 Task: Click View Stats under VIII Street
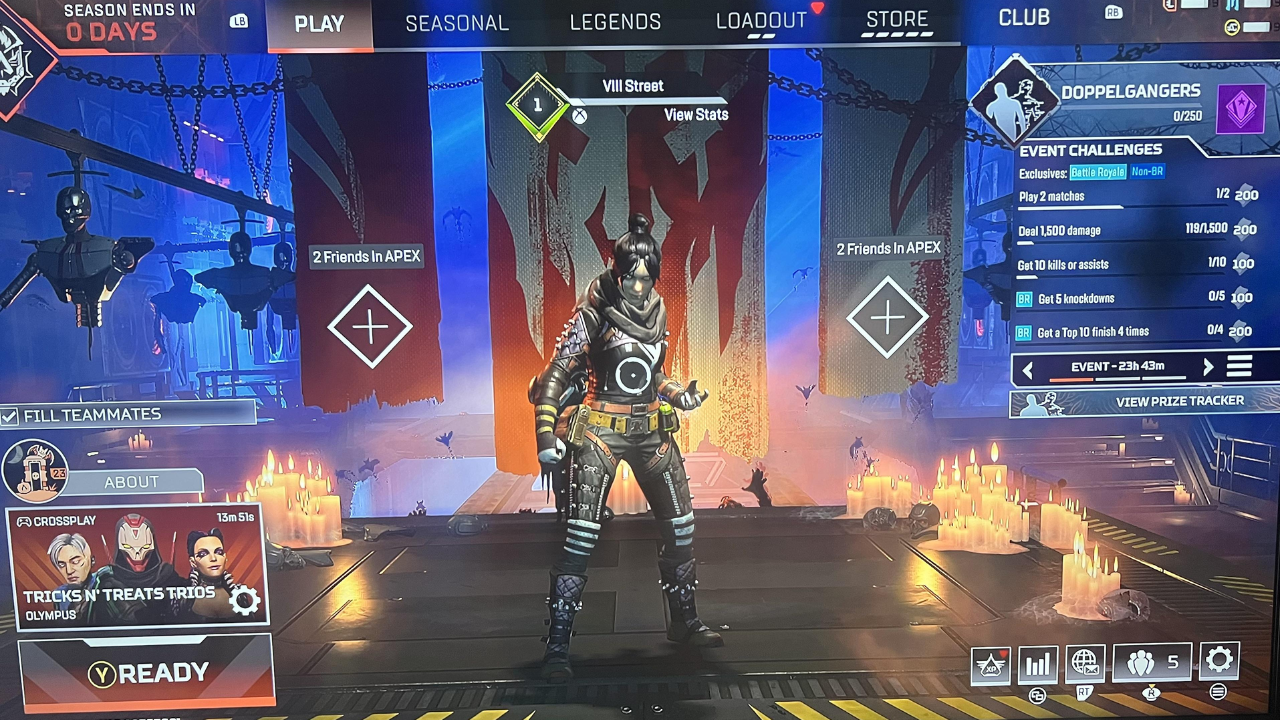click(696, 114)
